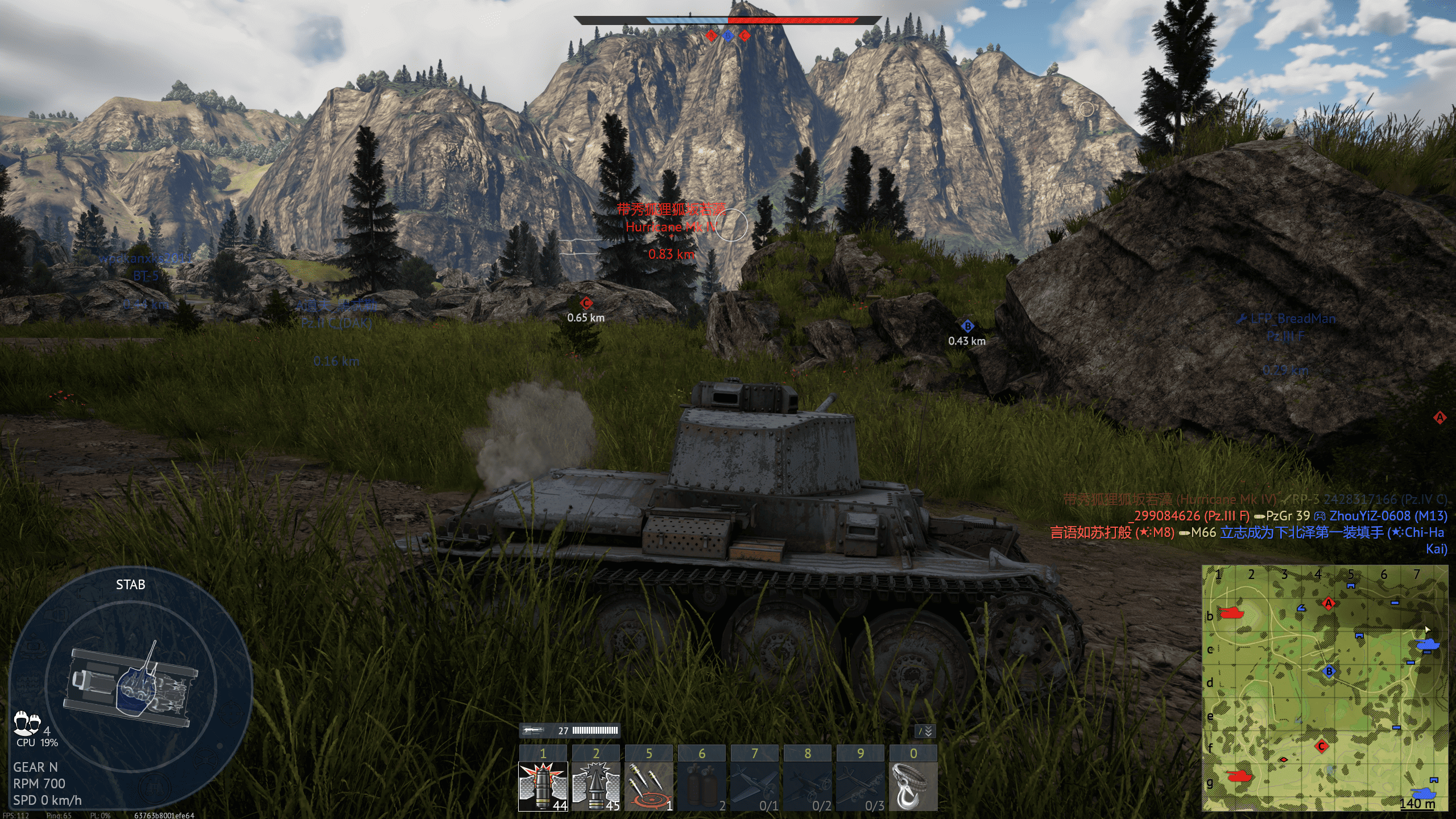The height and width of the screenshot is (819, 1456).
Task: Click capture point B on the minimap
Action: [x=1329, y=671]
